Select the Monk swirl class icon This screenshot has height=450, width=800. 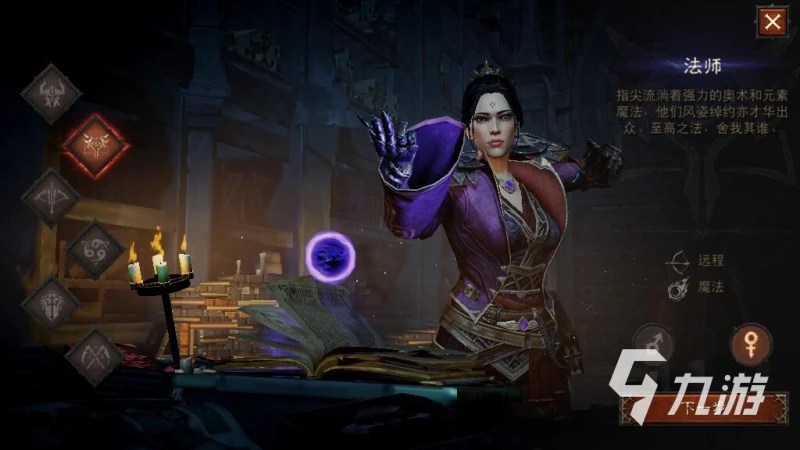click(95, 249)
